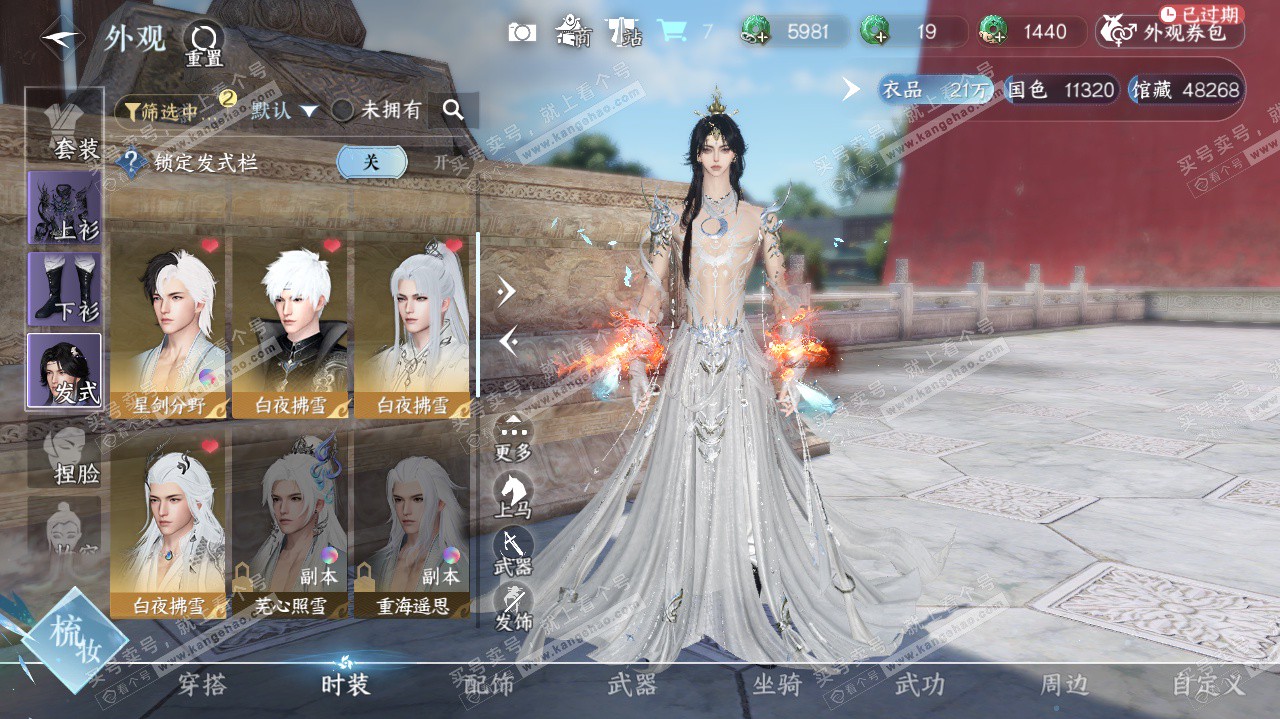The height and width of the screenshot is (719, 1280).
Task: Reset appearance with the 重置 button
Action: pos(203,44)
